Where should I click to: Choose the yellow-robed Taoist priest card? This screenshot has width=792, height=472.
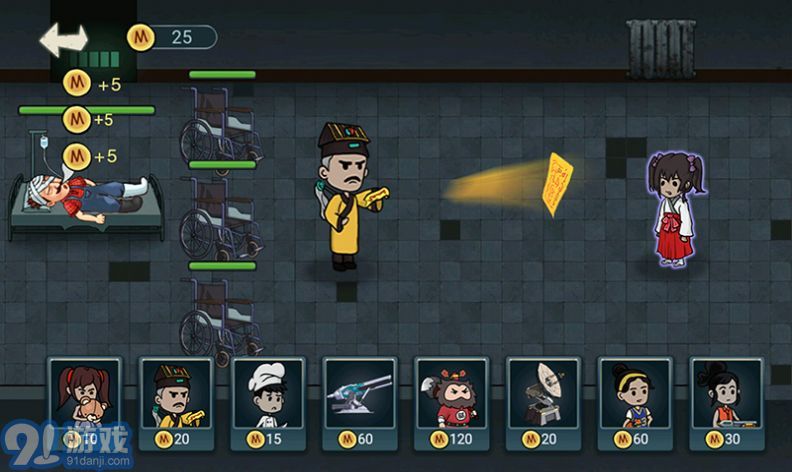click(176, 402)
